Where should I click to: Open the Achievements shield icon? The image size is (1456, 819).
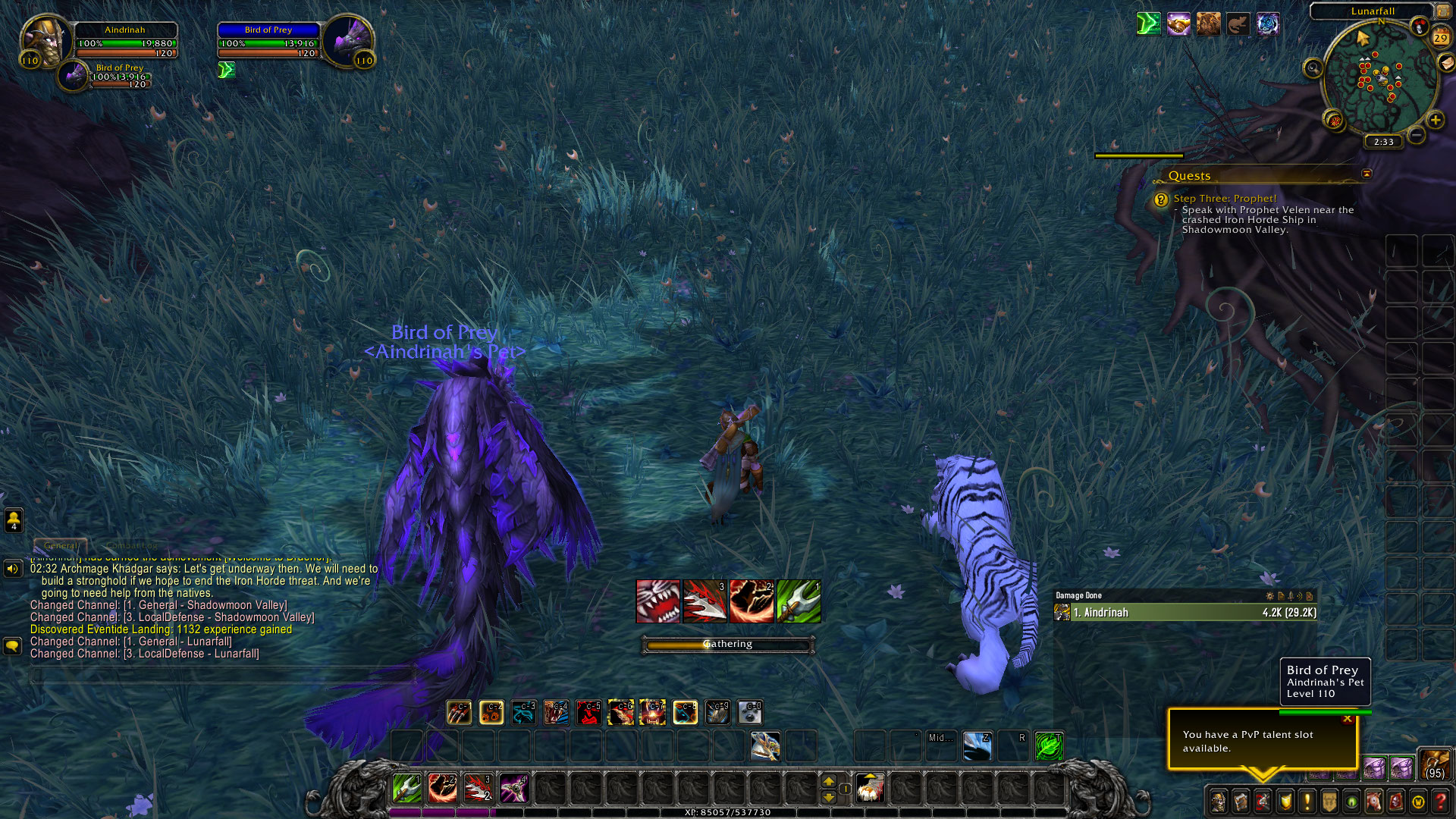[1284, 801]
